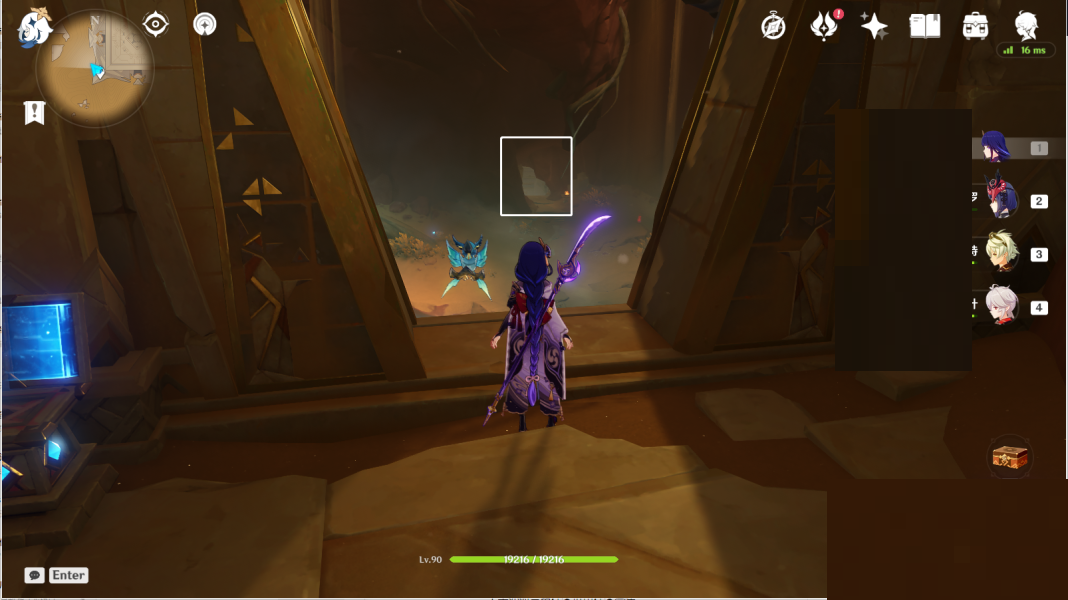Open the quest banner with exclamation mark
The height and width of the screenshot is (600, 1068).
tap(35, 113)
